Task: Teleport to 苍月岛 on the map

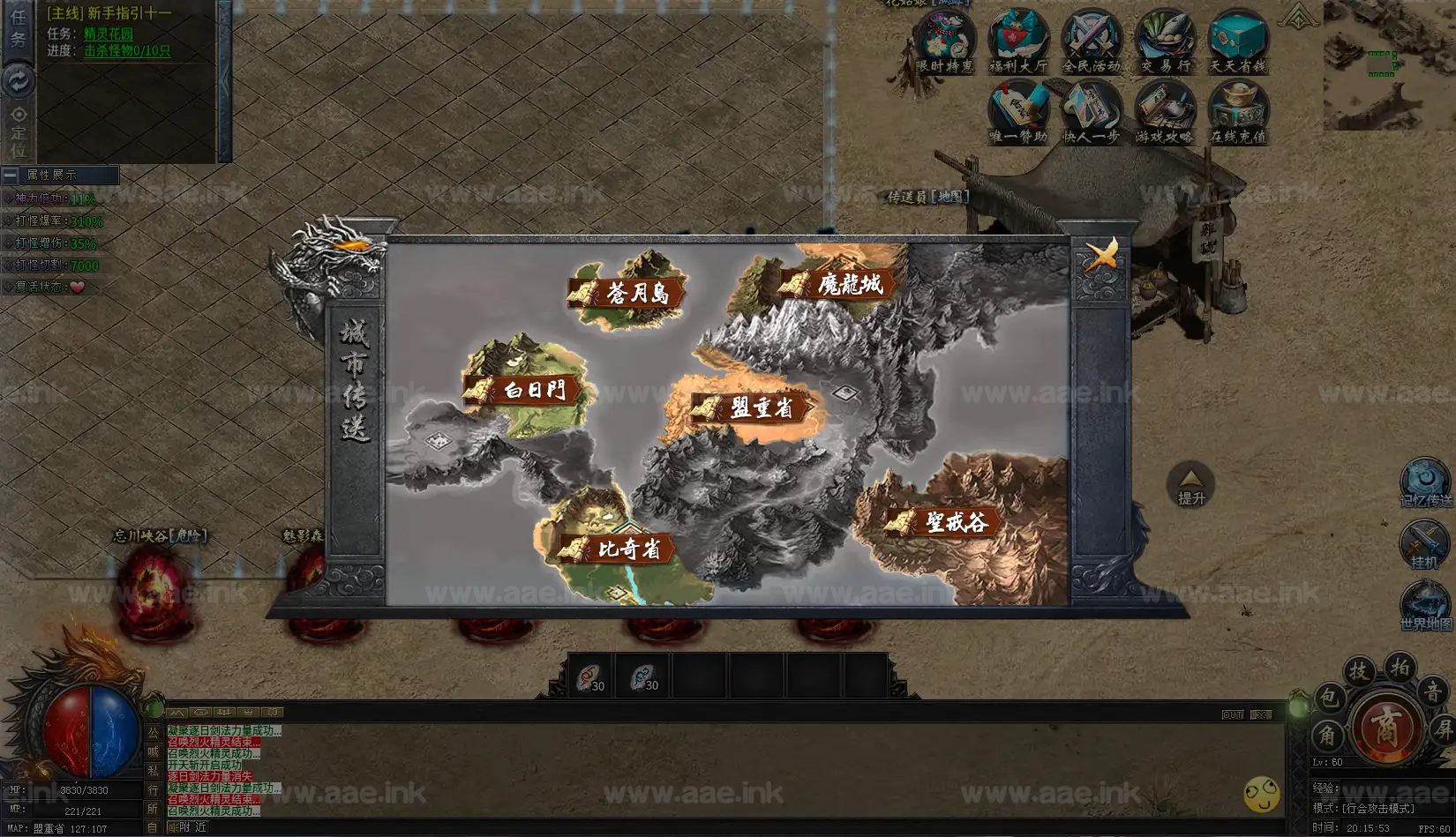Action: tap(628, 293)
